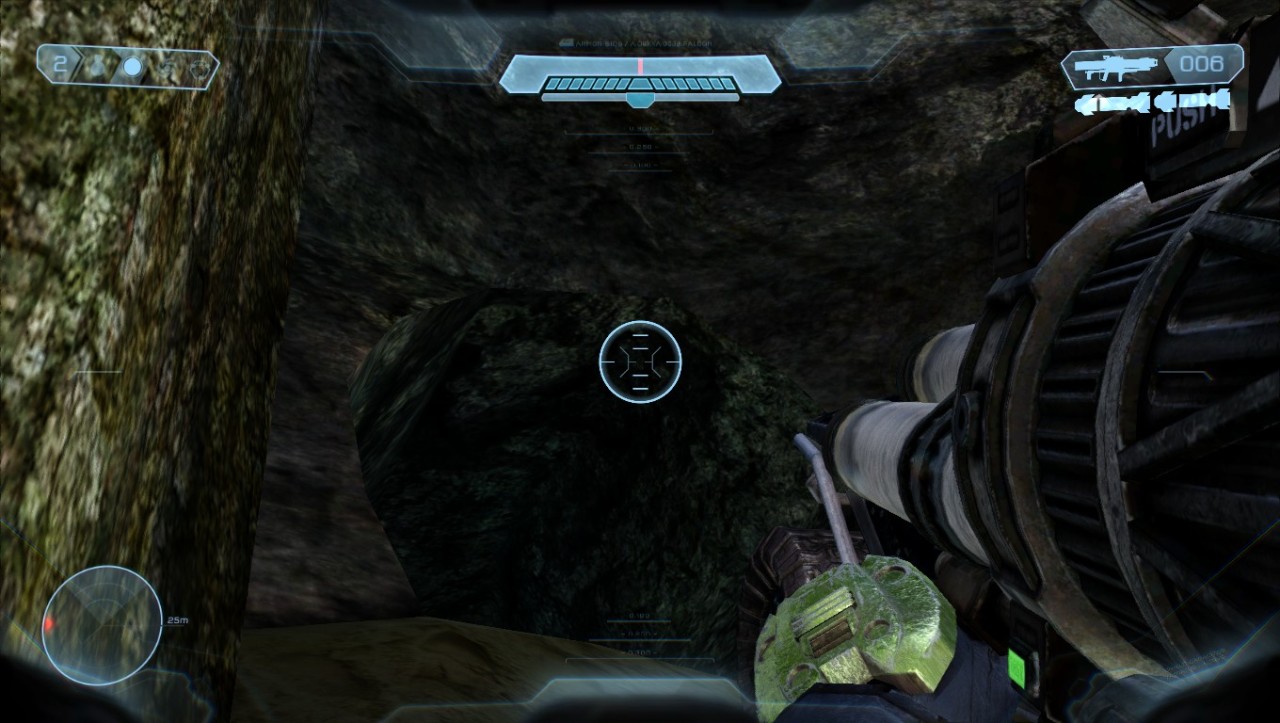
Task: Choose the highlighted plasma grenade icon
Action: (x=132, y=67)
